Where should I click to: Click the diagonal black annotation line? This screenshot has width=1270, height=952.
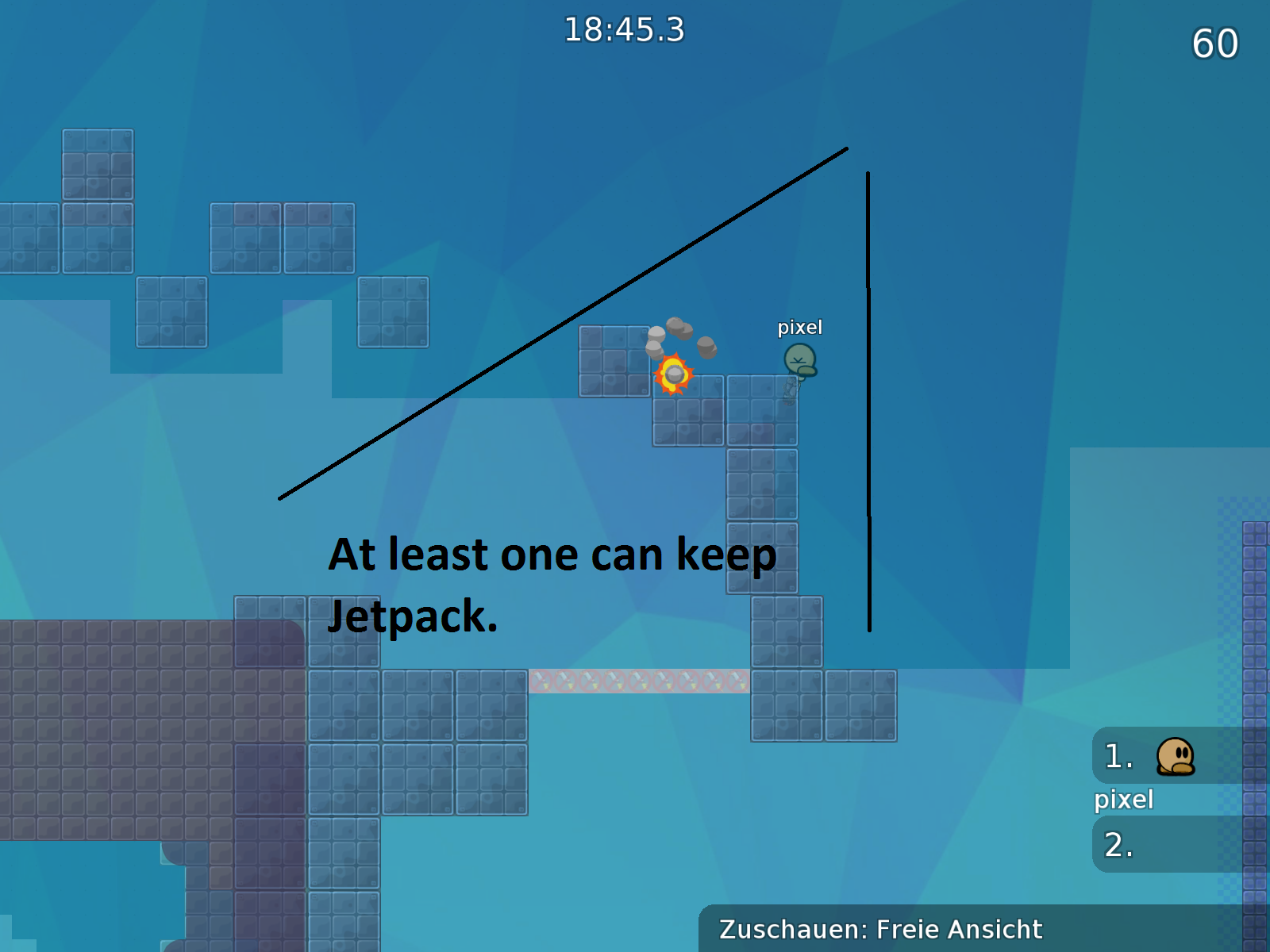click(564, 321)
